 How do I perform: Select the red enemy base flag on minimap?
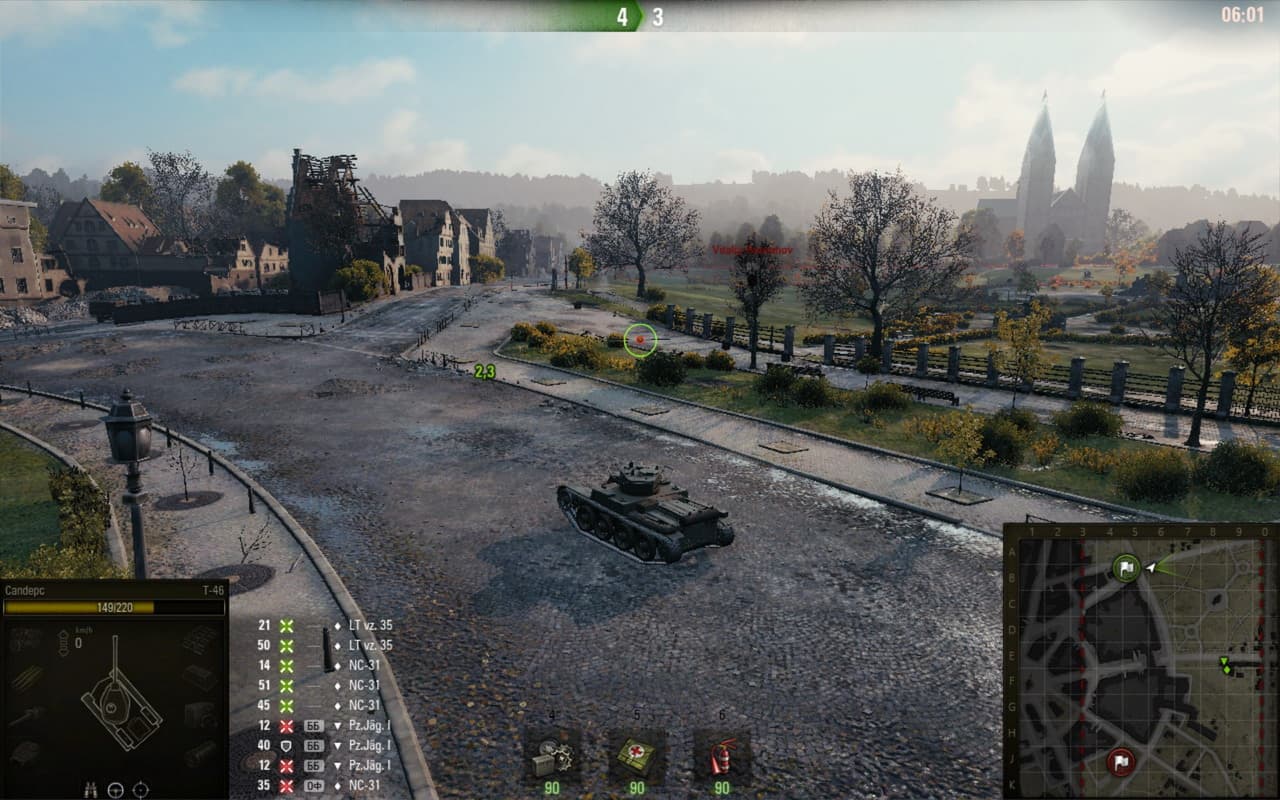click(1120, 762)
